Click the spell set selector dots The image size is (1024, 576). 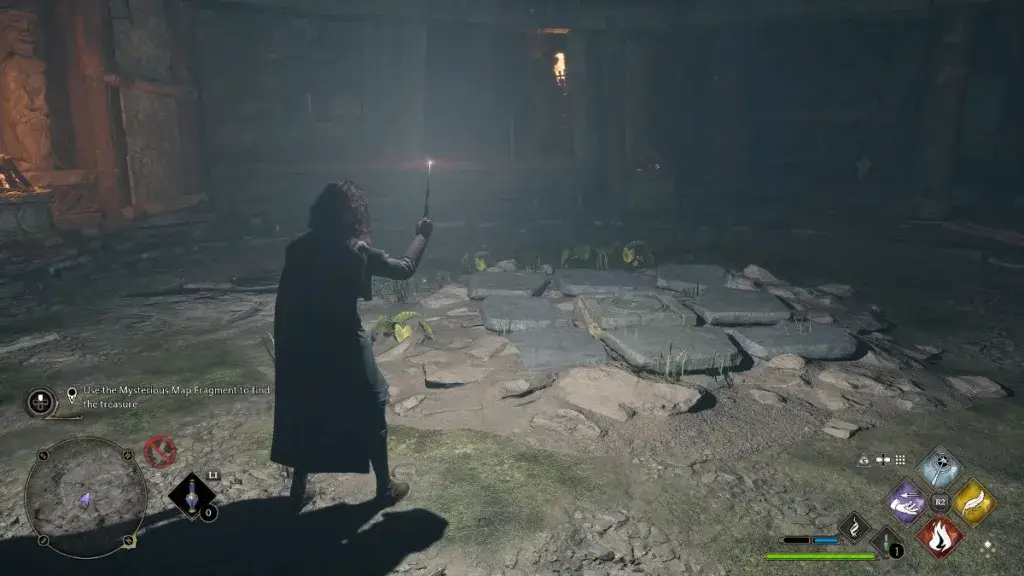988,545
